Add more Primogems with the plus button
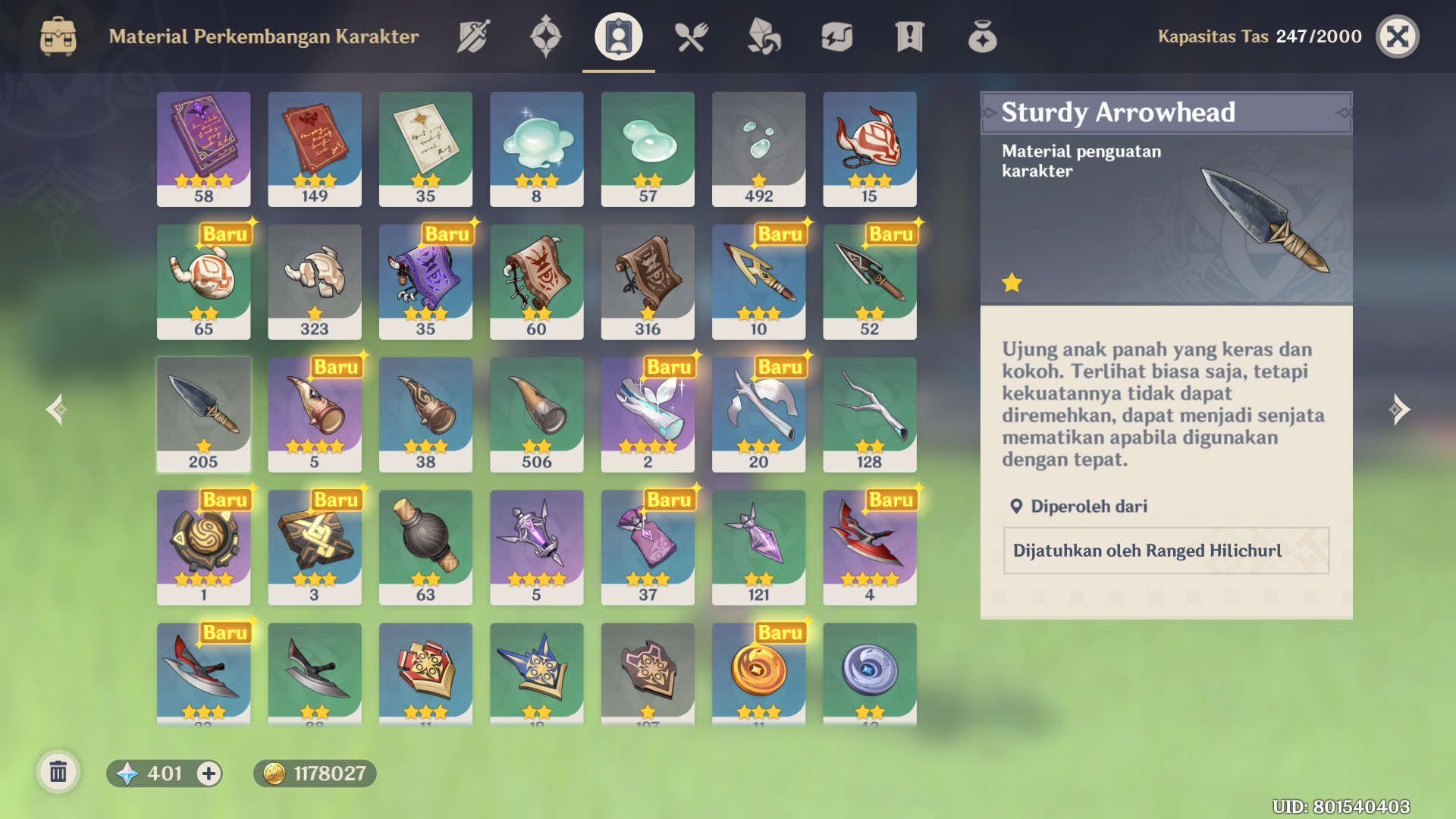1456x819 pixels. point(209,773)
